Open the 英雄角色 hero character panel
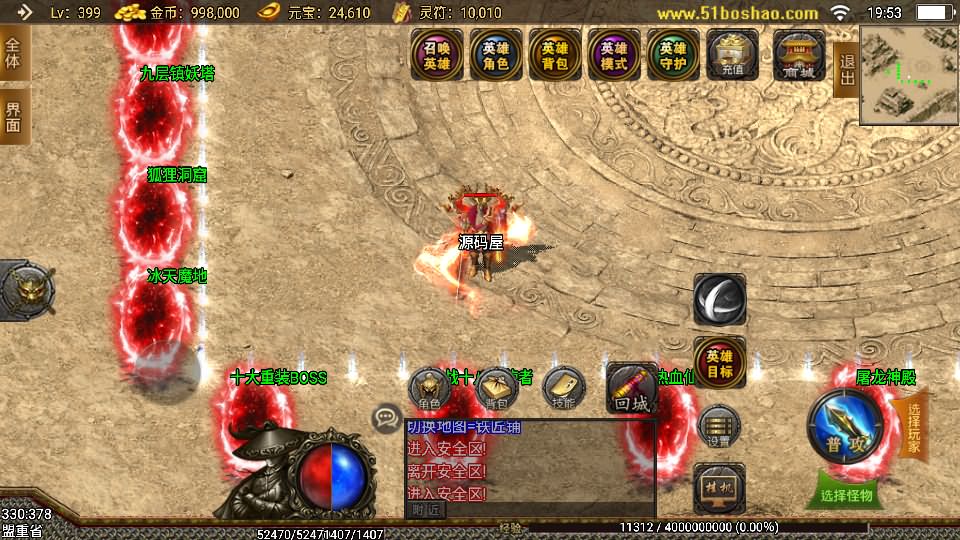The image size is (960, 540). (496, 54)
